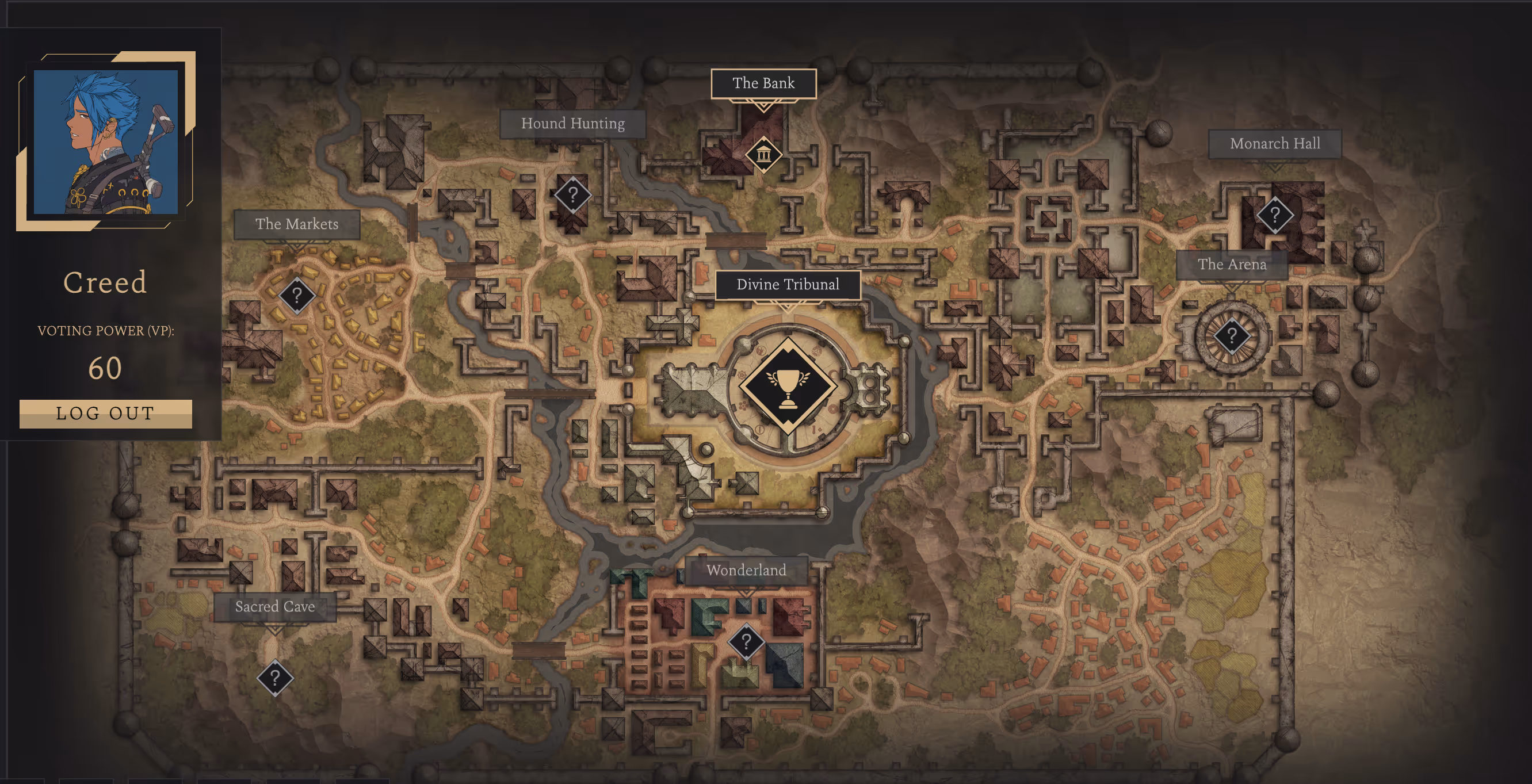Image resolution: width=1532 pixels, height=784 pixels.
Task: Select the Monarch Hall question marker
Action: (1274, 214)
